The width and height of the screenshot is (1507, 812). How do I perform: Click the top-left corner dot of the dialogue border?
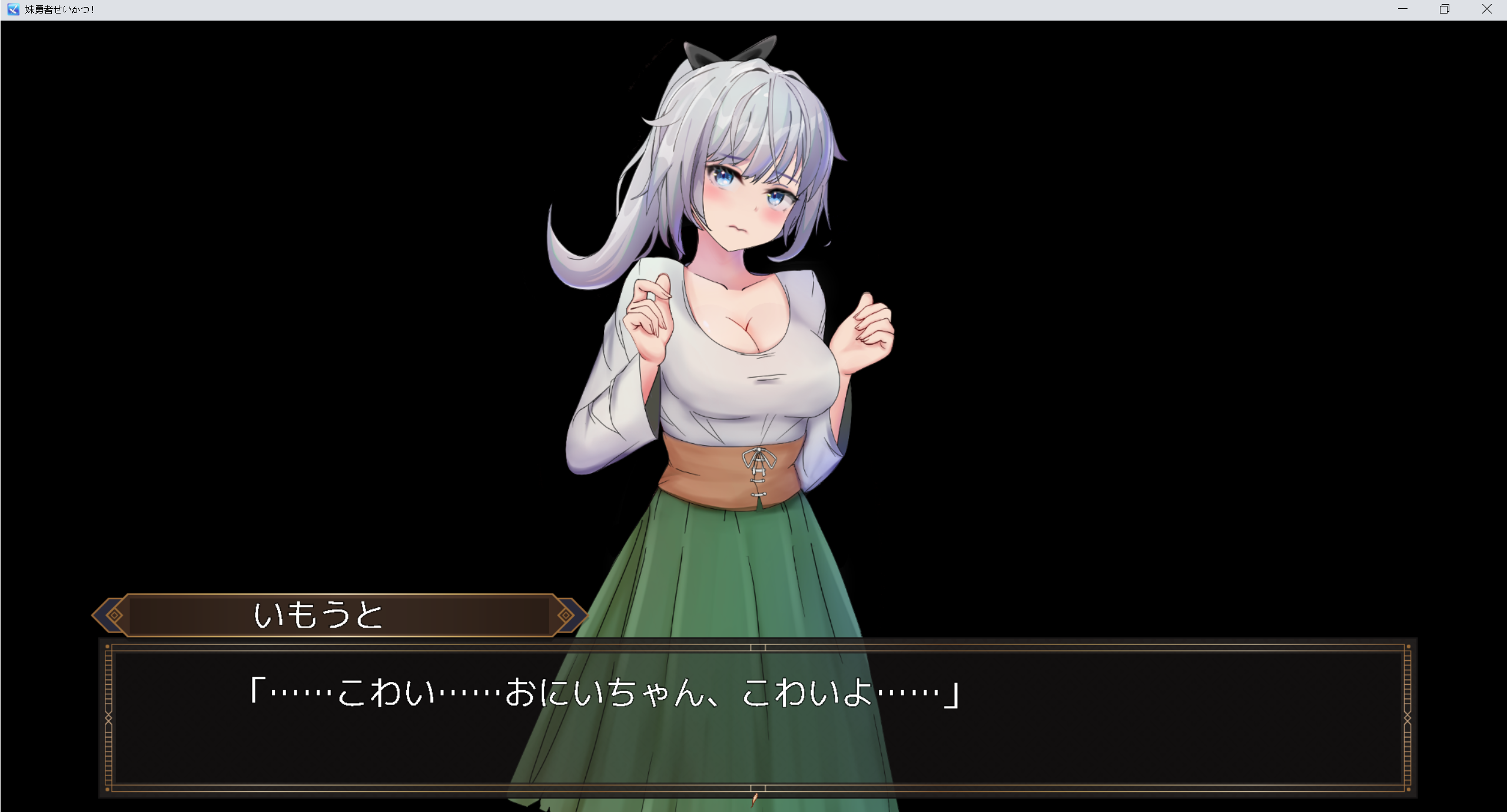(x=107, y=647)
